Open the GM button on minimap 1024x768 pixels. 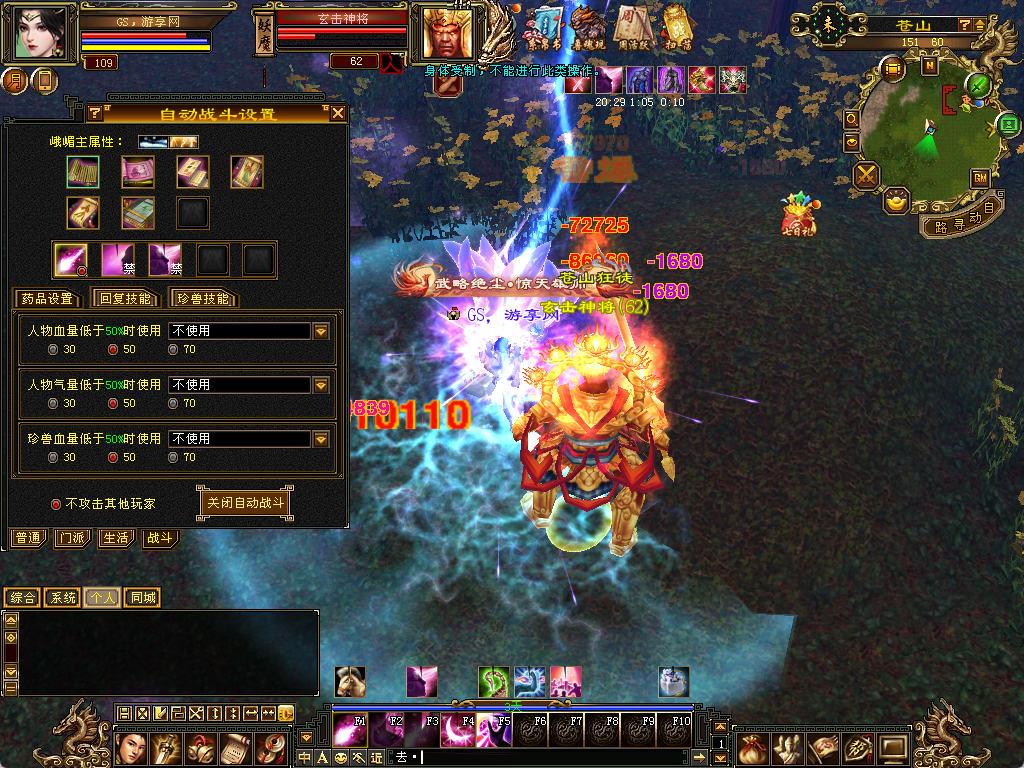click(980, 178)
